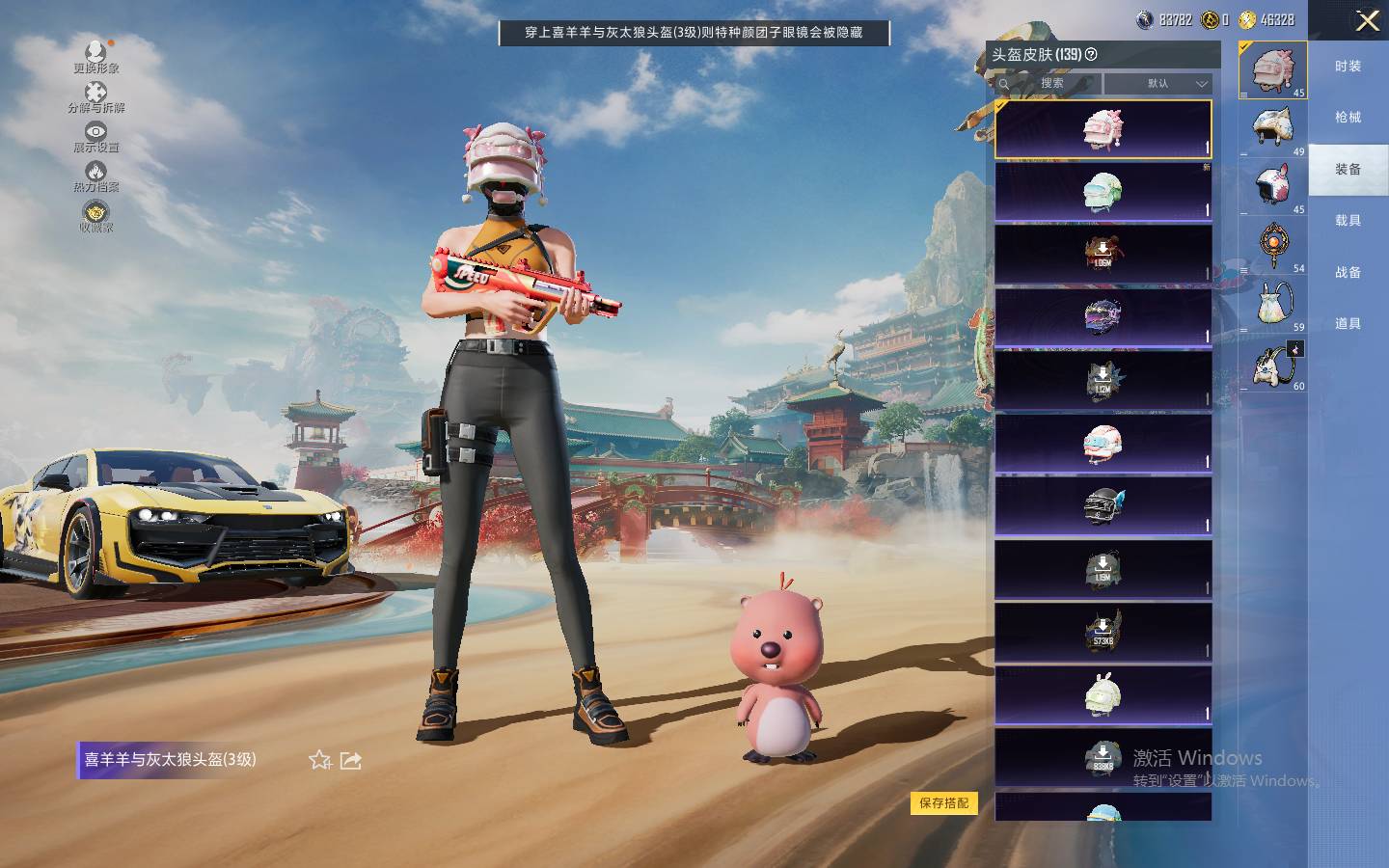Close the wardrobe with the X button
The height and width of the screenshot is (868, 1389).
point(1367,21)
